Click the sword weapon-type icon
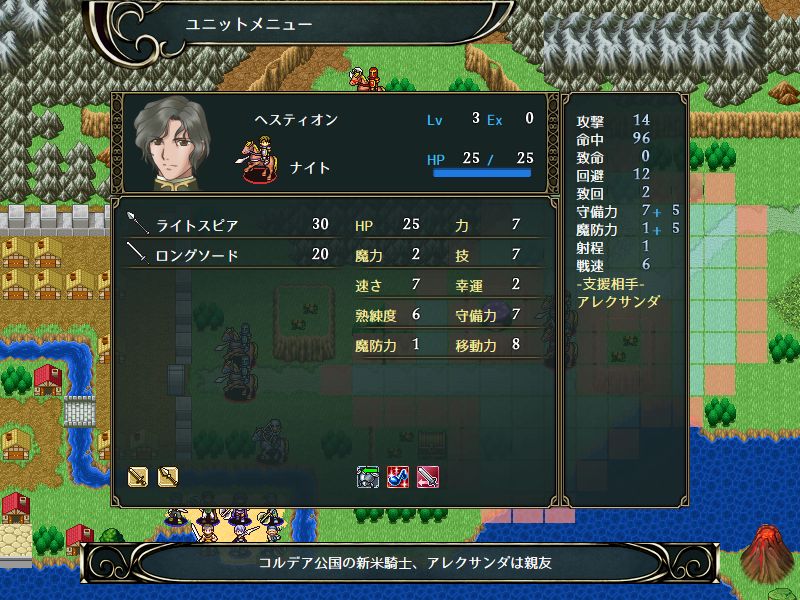Viewport: 800px width, 600px height. pyautogui.click(x=139, y=476)
